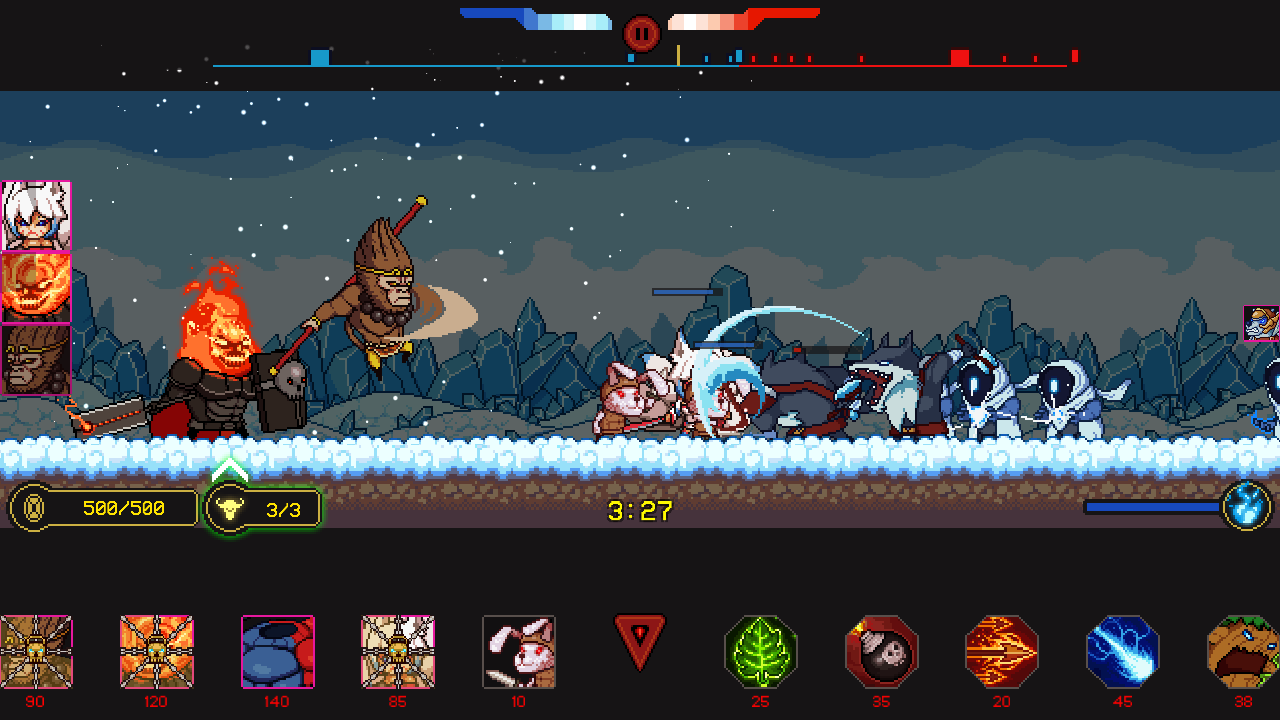This screenshot has height=720, width=1280.
Task: Select the unit card costing 120
Action: tap(156, 652)
